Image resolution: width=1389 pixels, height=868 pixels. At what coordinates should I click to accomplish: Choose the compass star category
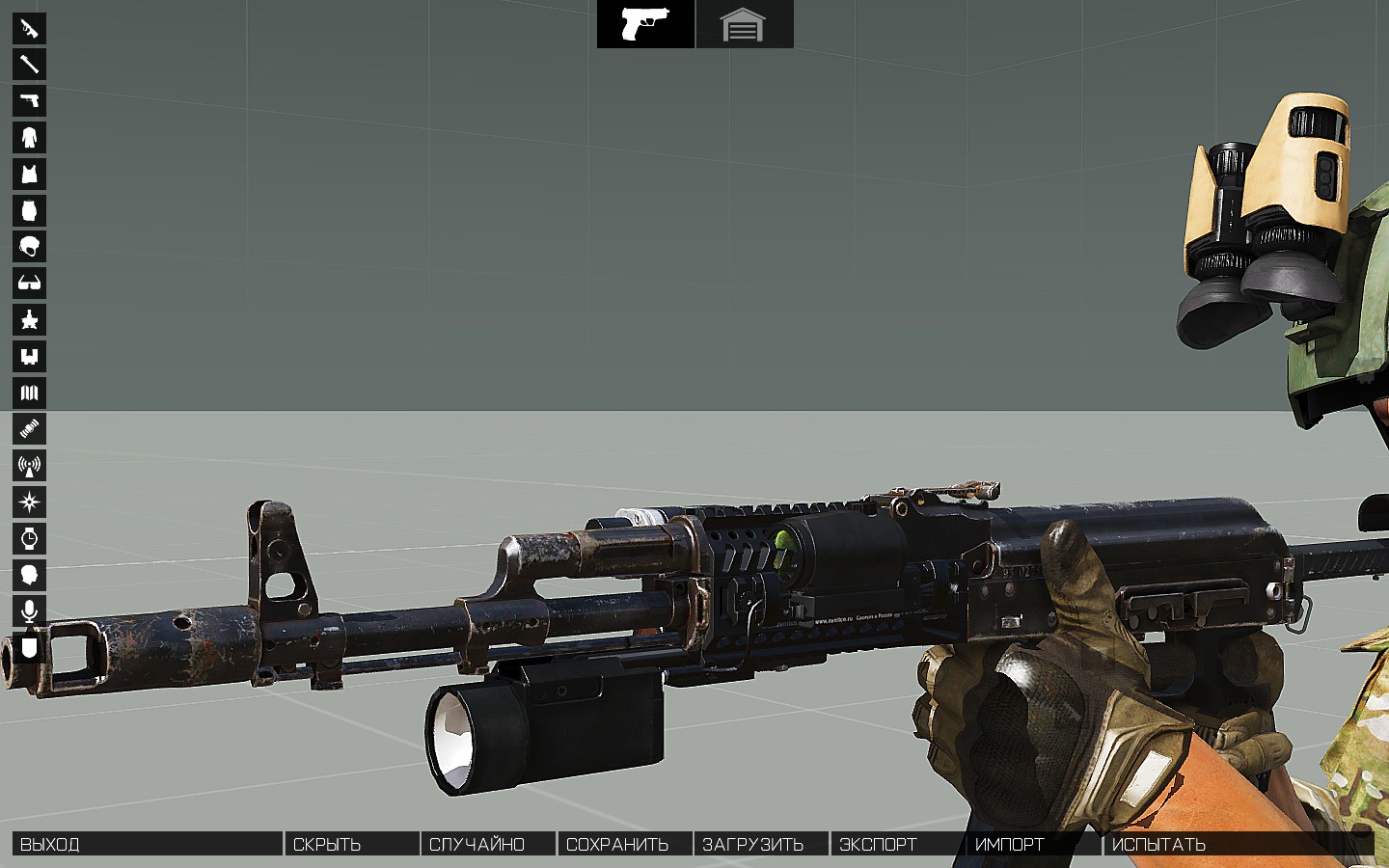pos(29,502)
